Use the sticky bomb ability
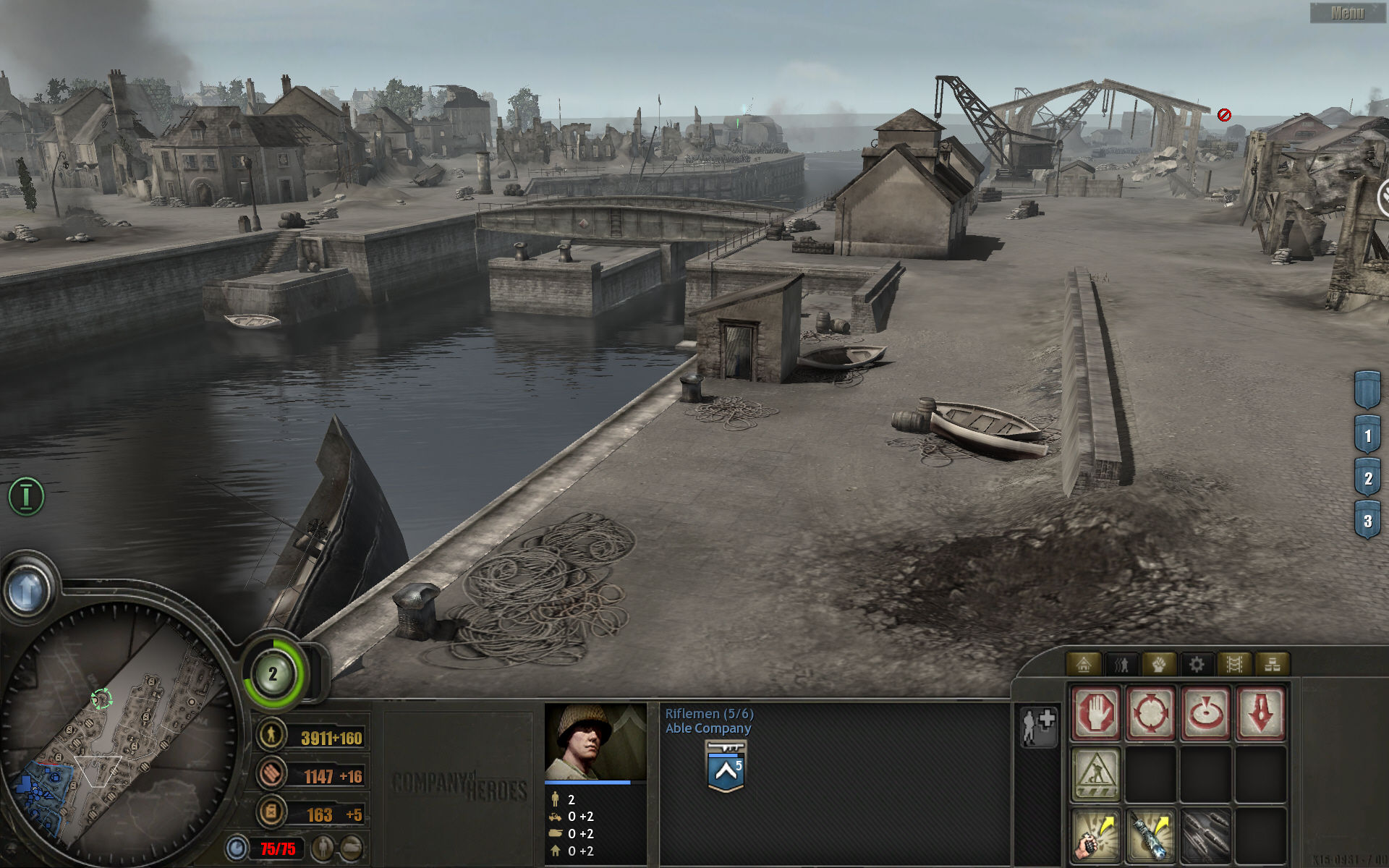 1150,835
